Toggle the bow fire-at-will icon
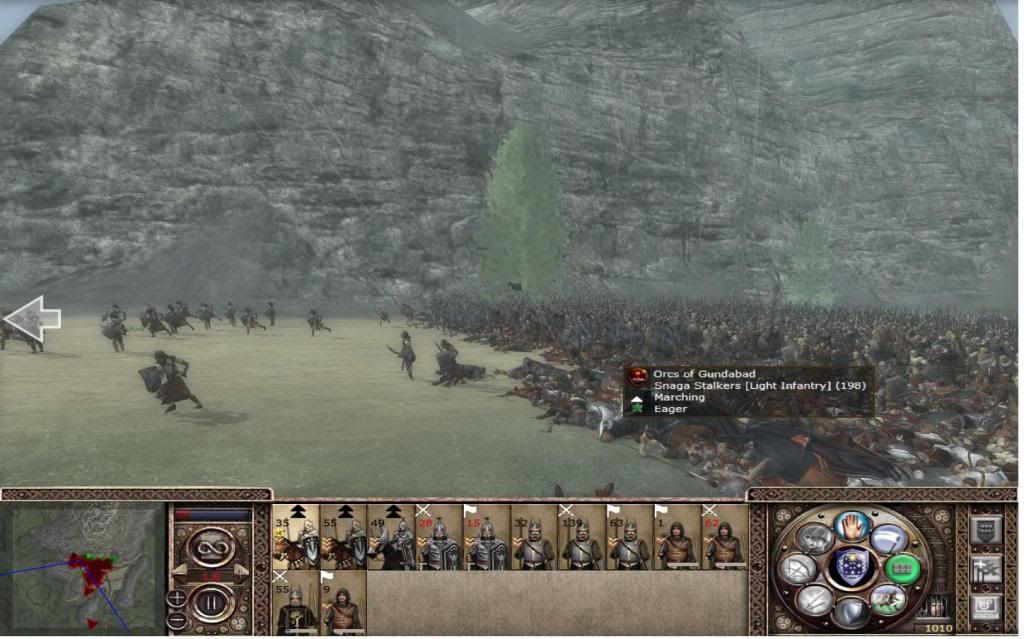The image size is (1024, 639). (x=797, y=568)
